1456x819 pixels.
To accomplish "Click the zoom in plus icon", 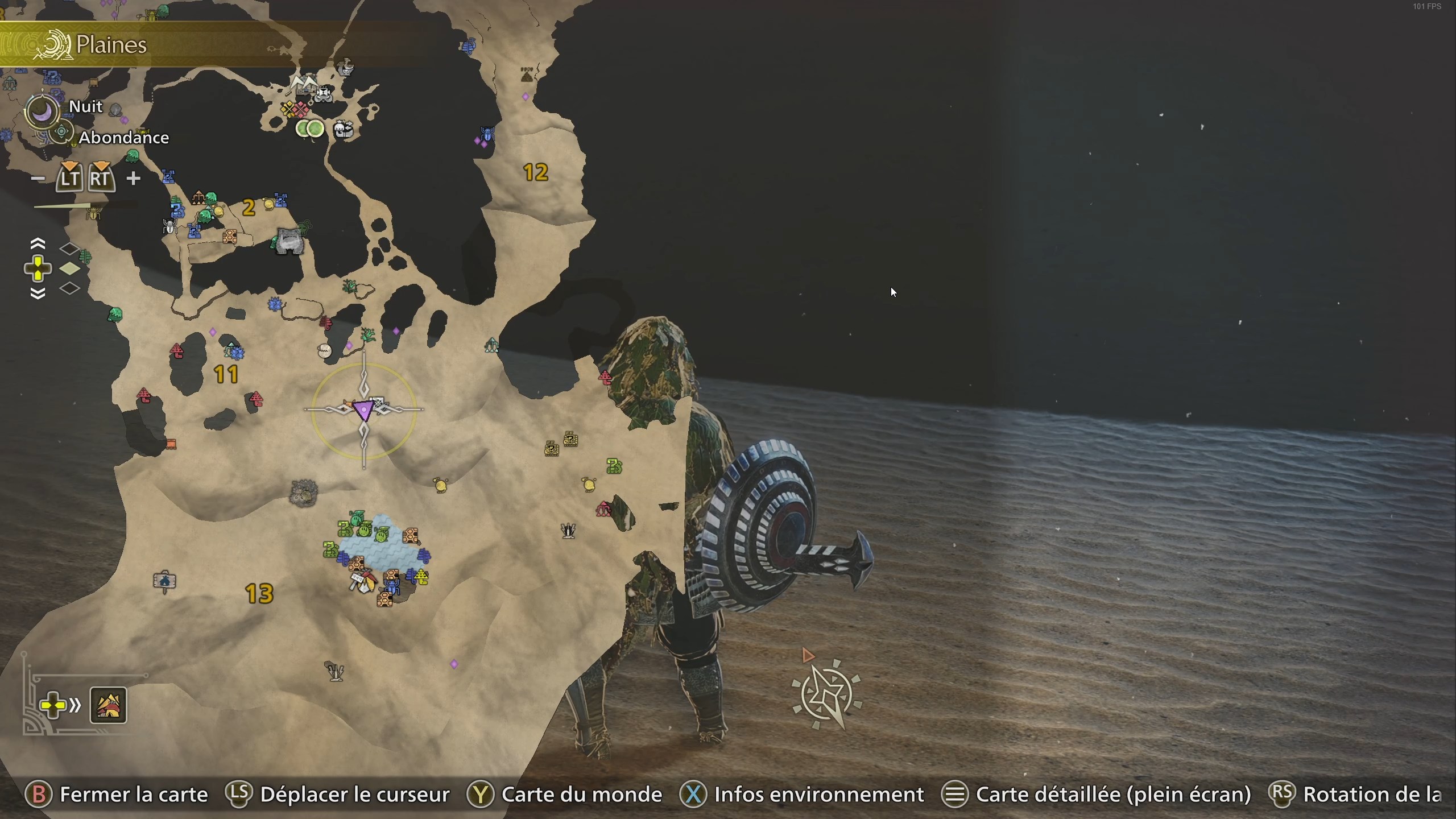I will coord(134,178).
